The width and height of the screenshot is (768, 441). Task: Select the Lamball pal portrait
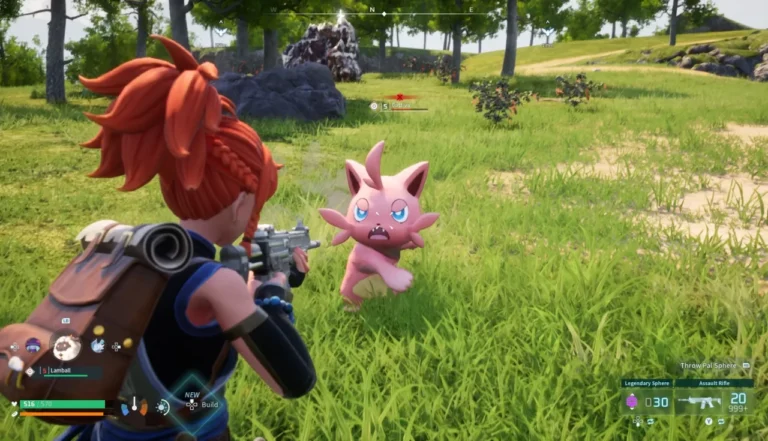coord(67,347)
